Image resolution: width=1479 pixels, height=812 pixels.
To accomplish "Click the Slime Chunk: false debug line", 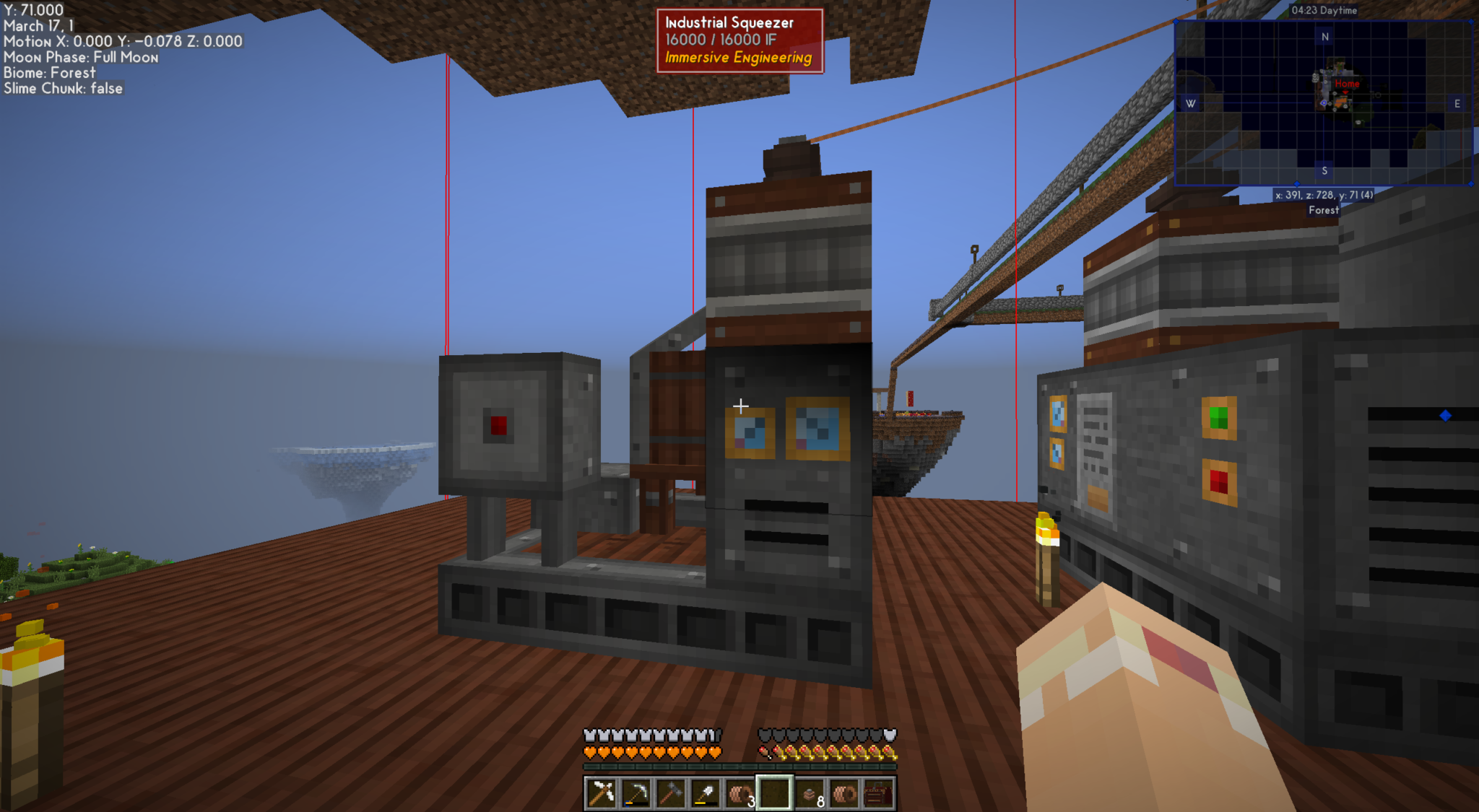I will click(x=64, y=88).
